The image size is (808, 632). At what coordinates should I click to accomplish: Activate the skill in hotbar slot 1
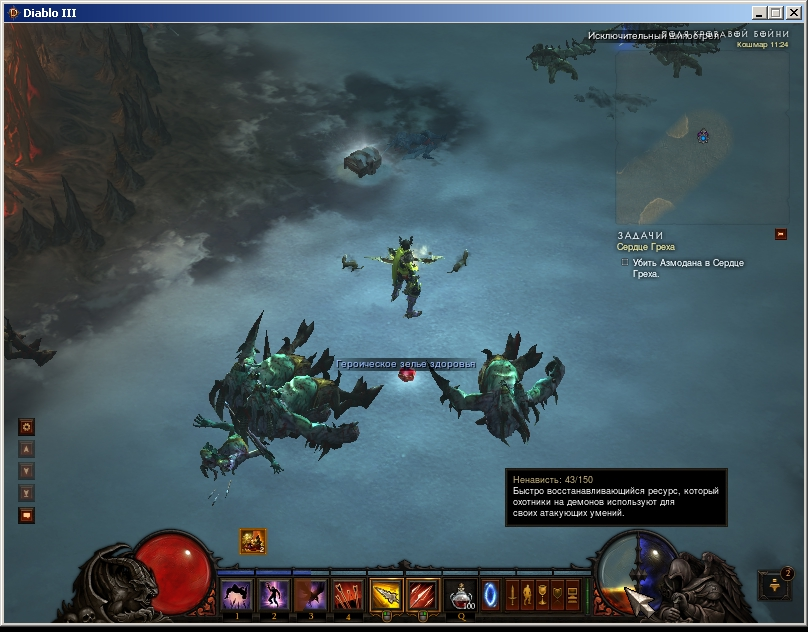[237, 595]
